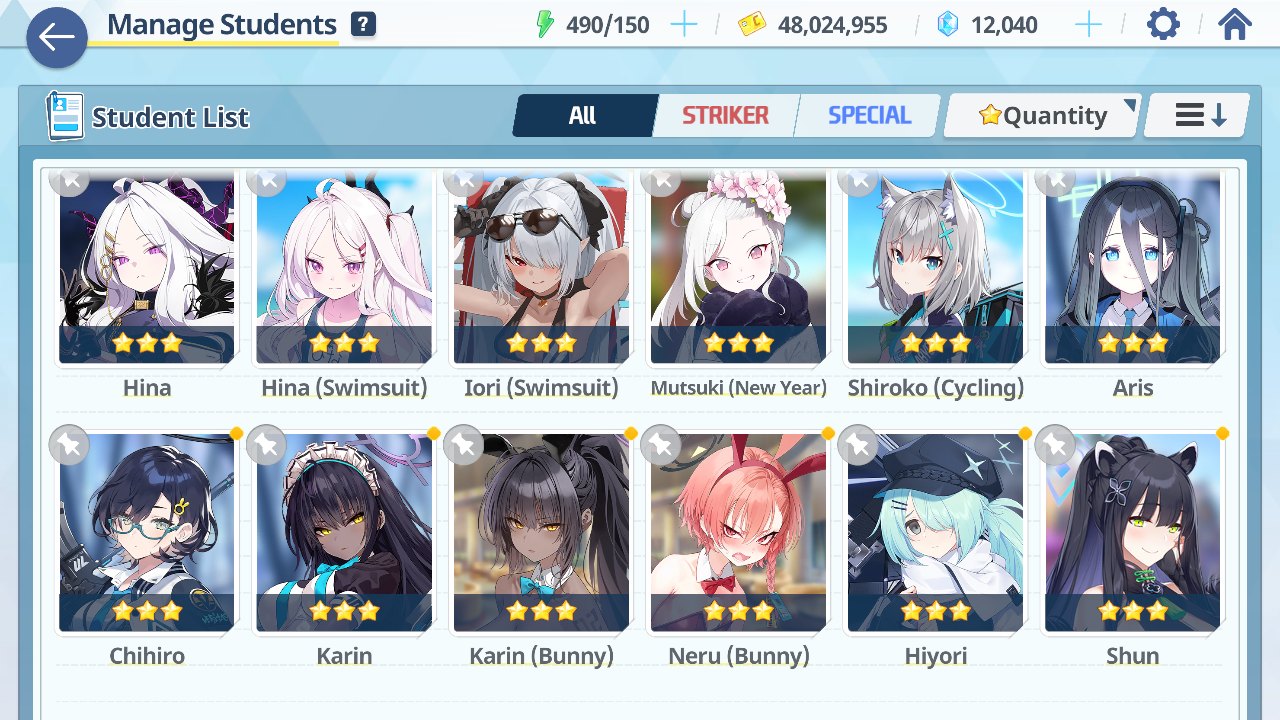Add blue gems with the plus button
The height and width of the screenshot is (720, 1280).
click(1088, 25)
